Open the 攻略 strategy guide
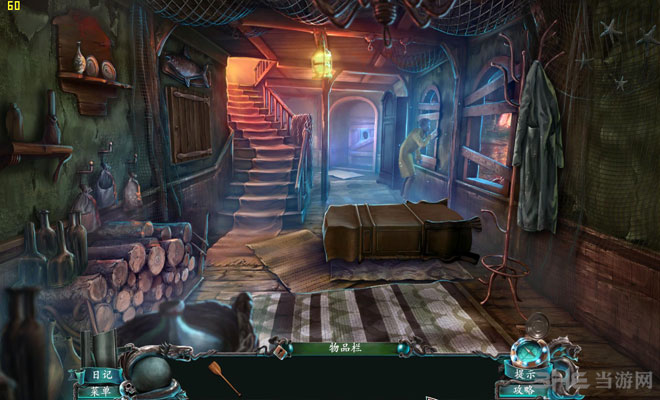Image resolution: width=660 pixels, height=400 pixels. (526, 390)
